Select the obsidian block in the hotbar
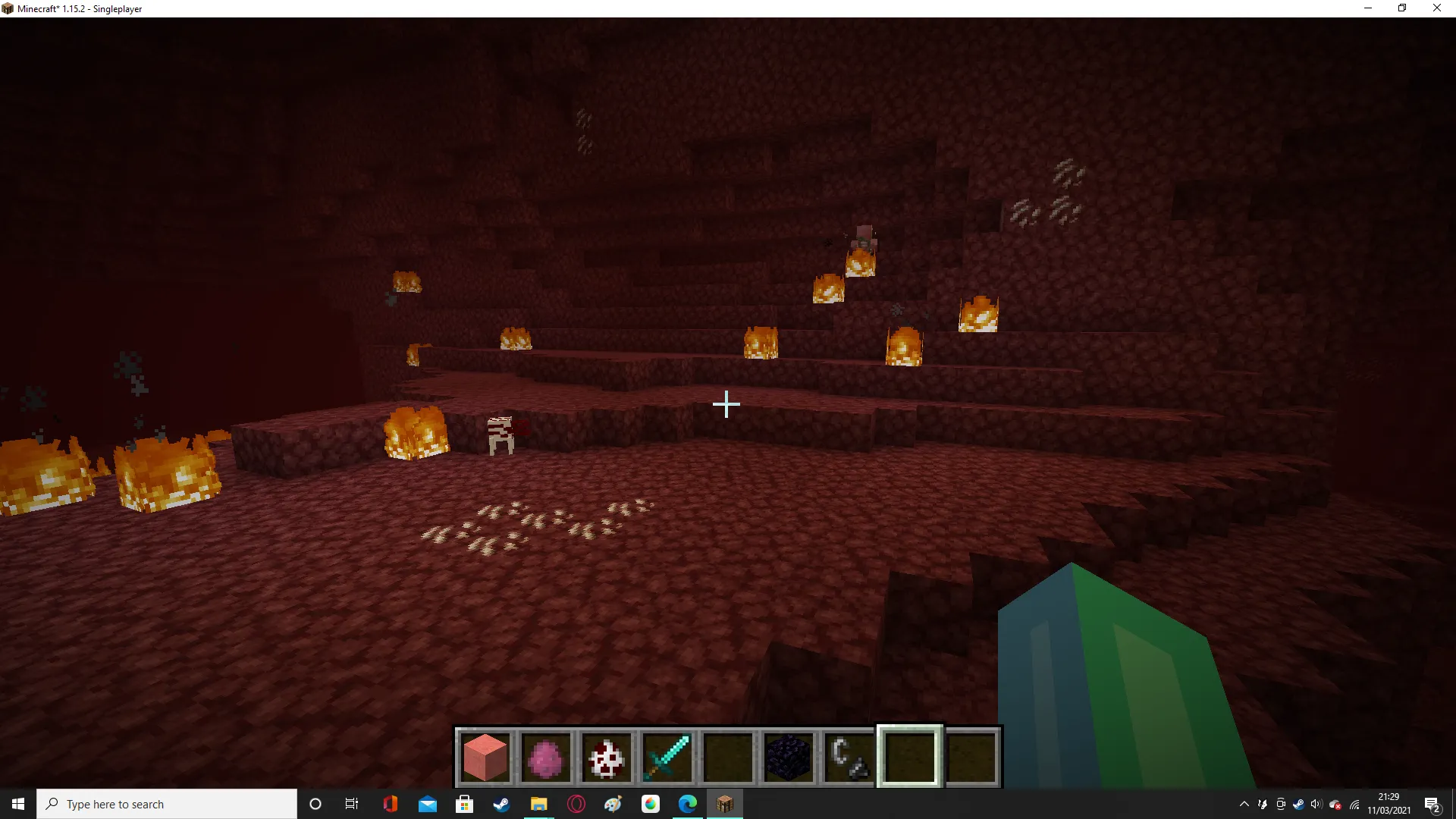This screenshot has width=1456, height=819. point(789,756)
